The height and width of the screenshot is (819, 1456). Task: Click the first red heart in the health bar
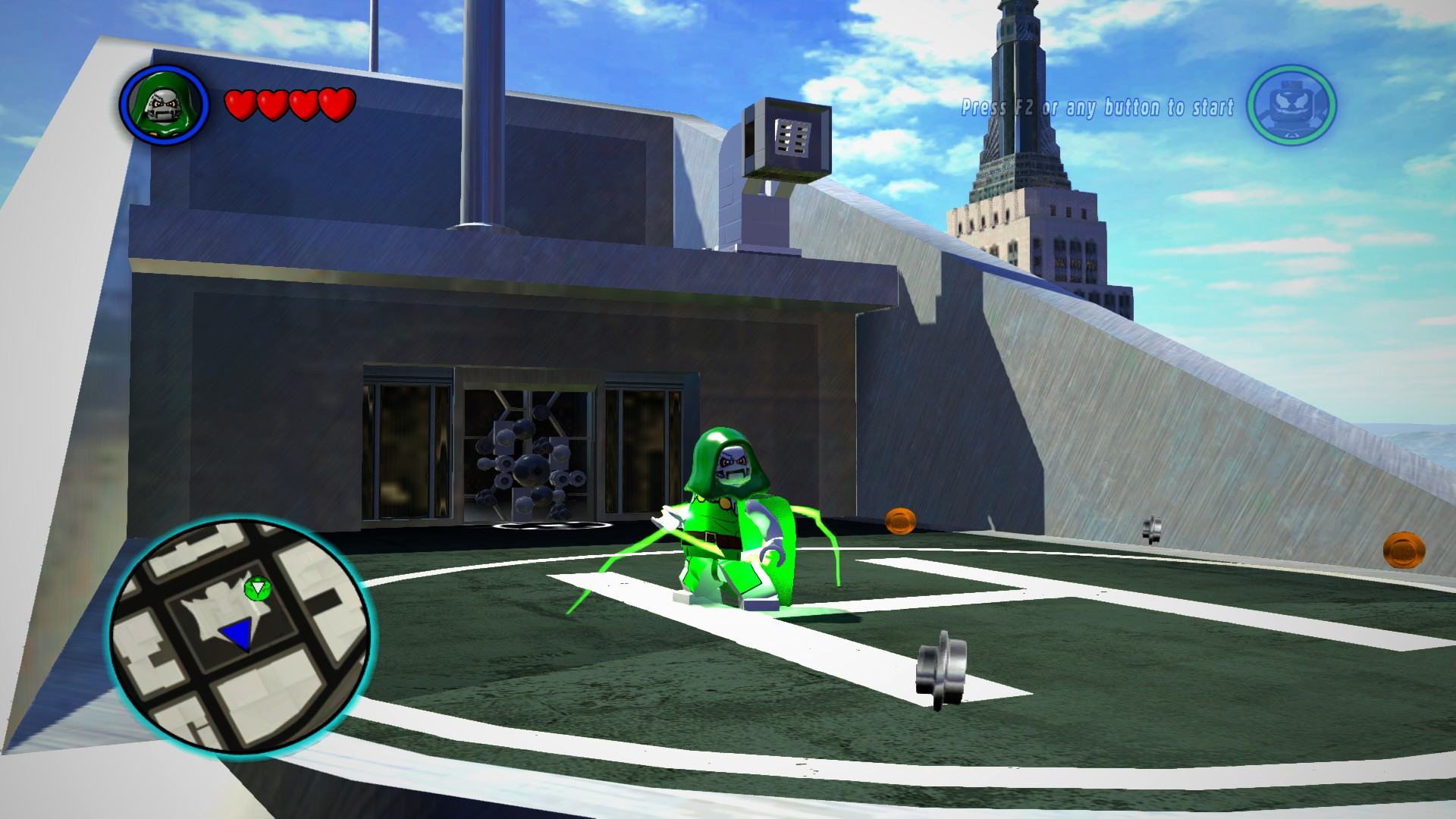[x=241, y=105]
